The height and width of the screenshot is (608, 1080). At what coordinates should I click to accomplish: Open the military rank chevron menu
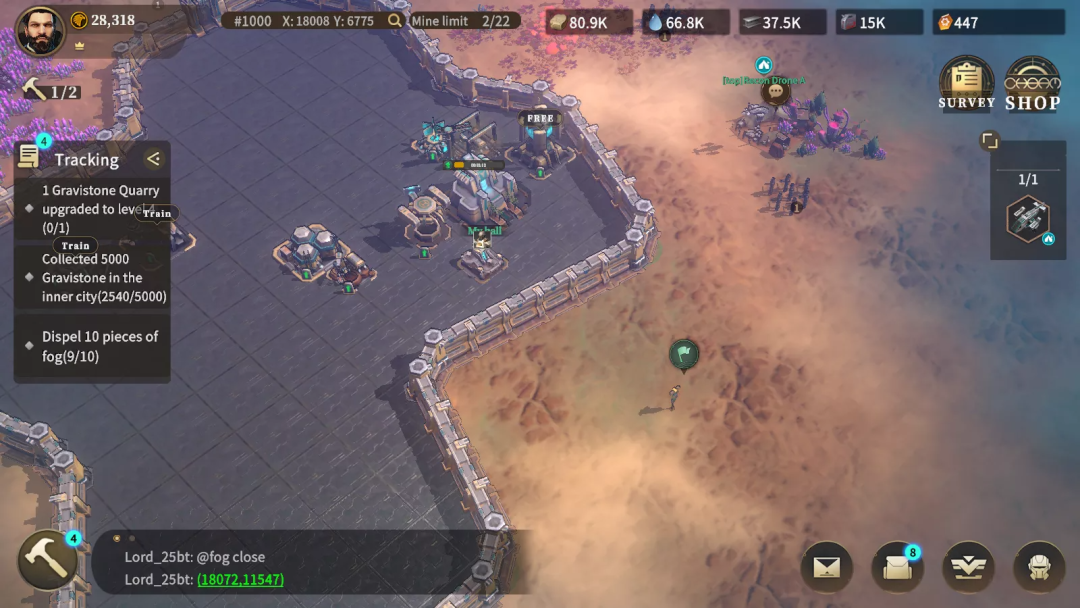968,567
